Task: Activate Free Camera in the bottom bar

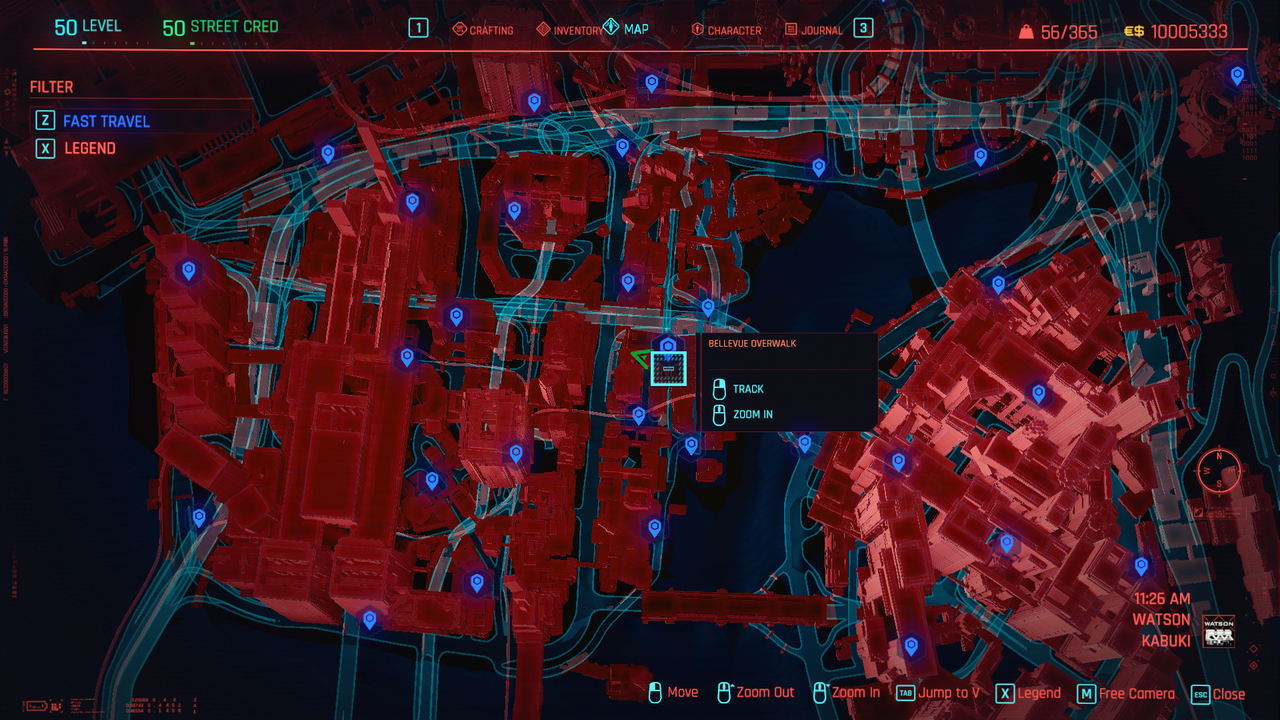Action: pyautogui.click(x=1136, y=693)
